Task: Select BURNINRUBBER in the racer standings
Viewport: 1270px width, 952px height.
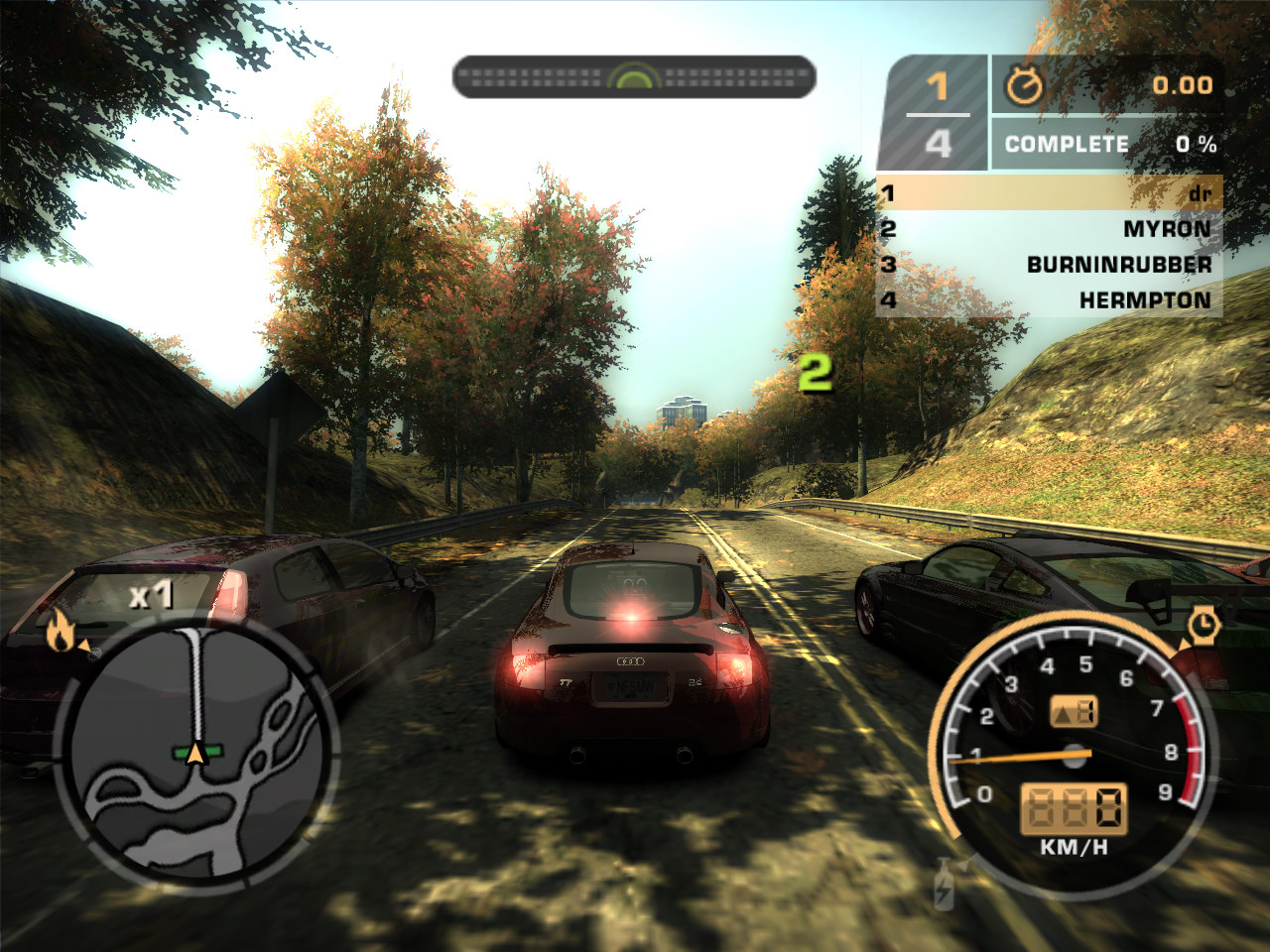Action: [1118, 265]
